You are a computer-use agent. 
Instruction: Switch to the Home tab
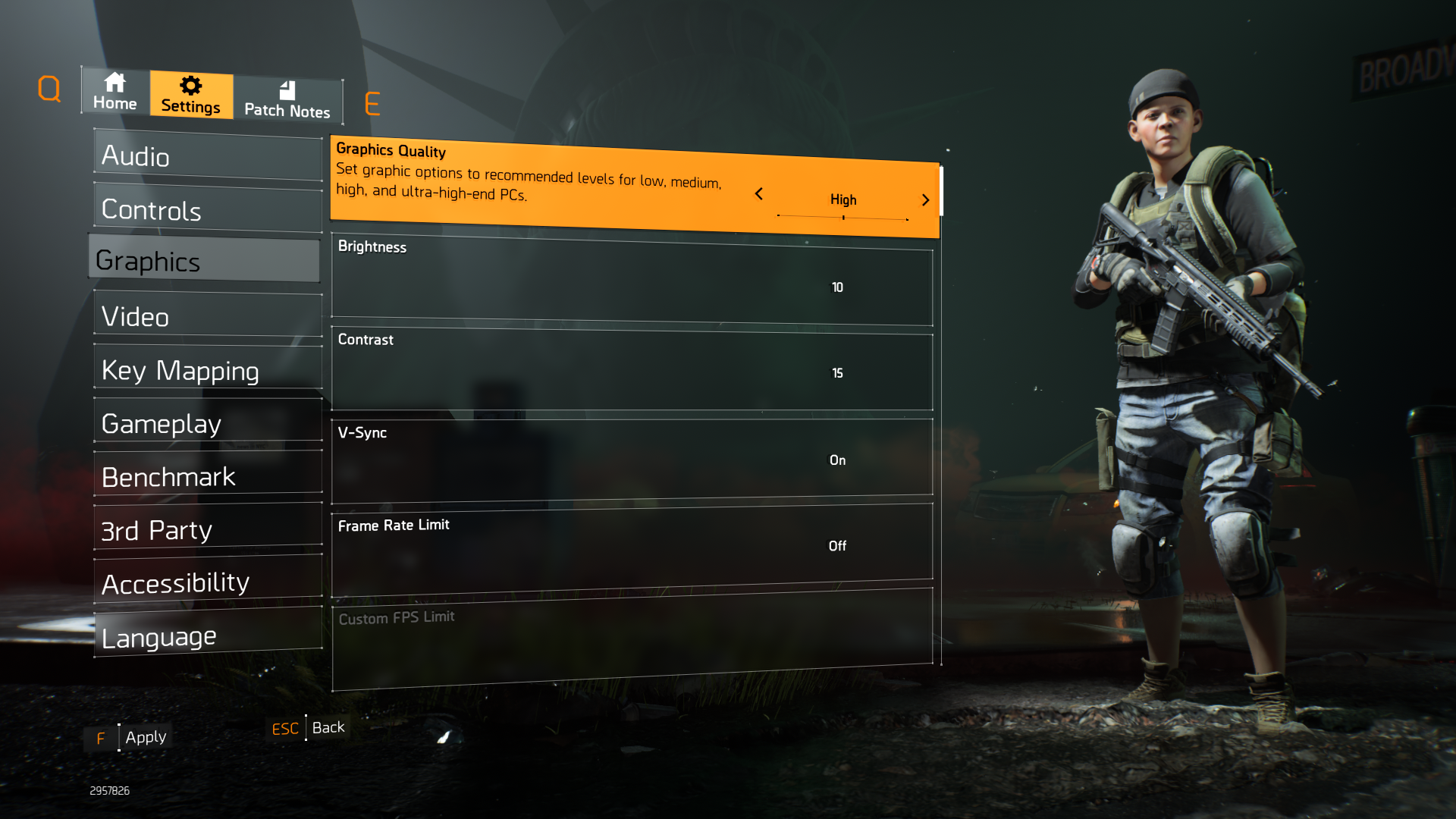[115, 92]
